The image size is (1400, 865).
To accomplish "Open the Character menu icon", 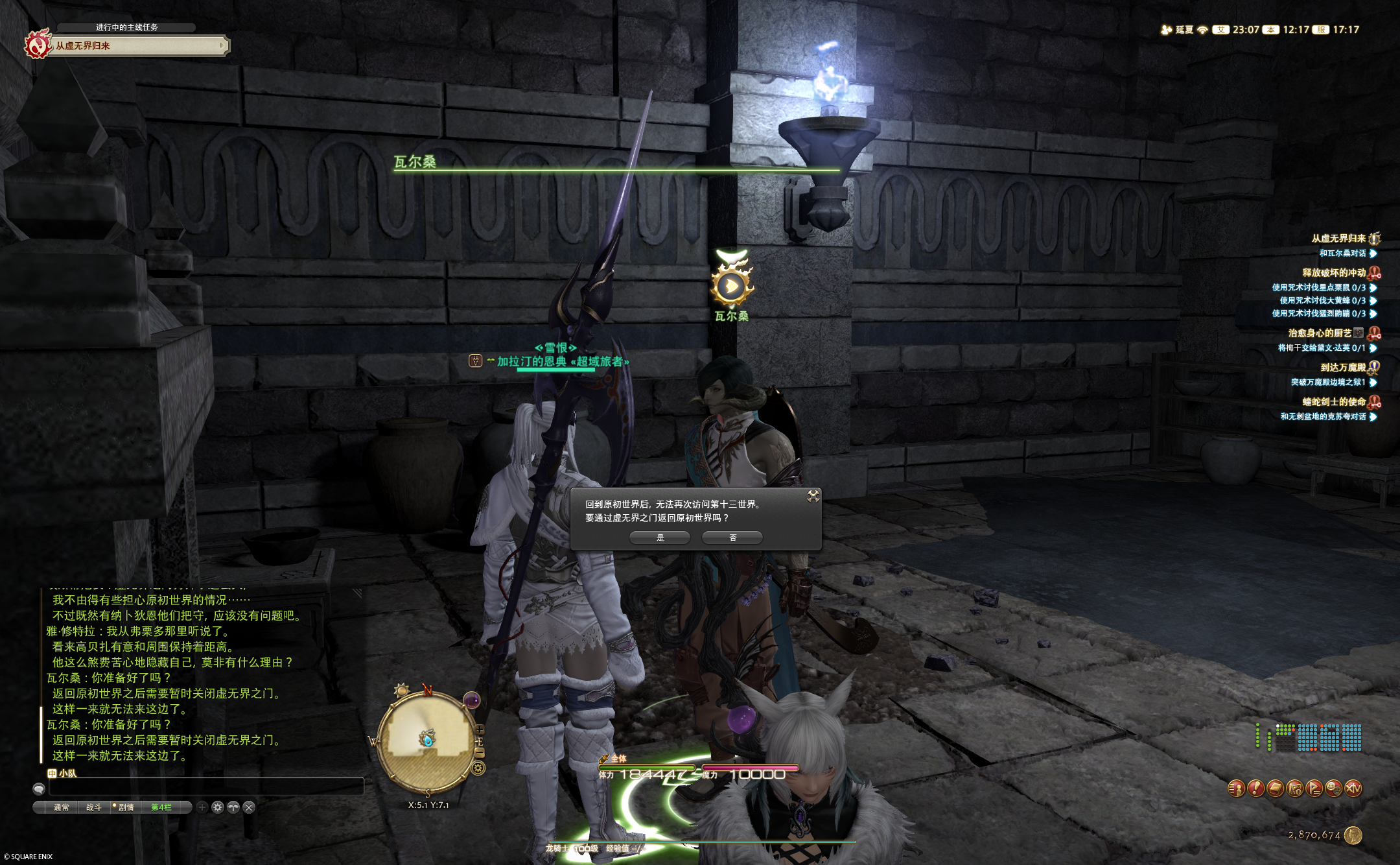I will click(x=1236, y=788).
